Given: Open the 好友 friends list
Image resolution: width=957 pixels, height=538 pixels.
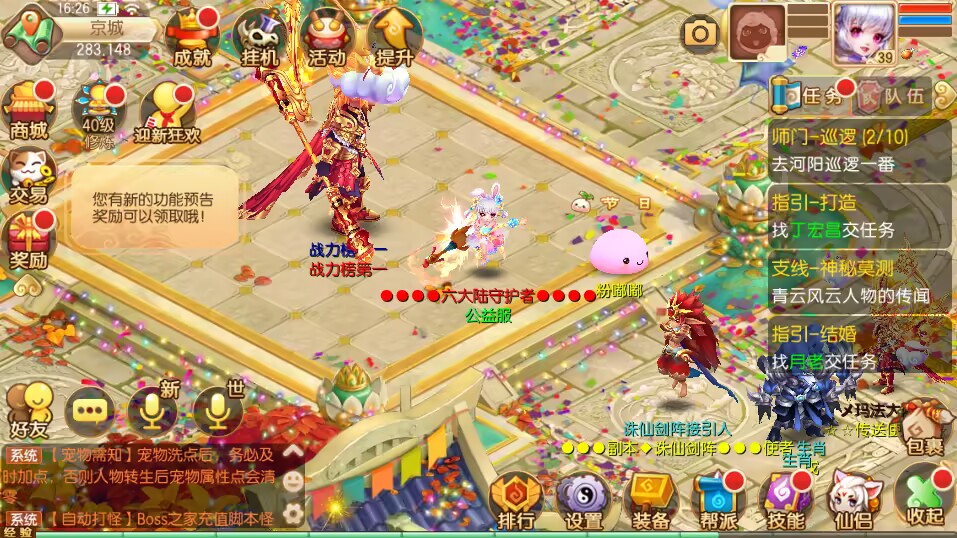Looking at the screenshot, I should coord(29,410).
